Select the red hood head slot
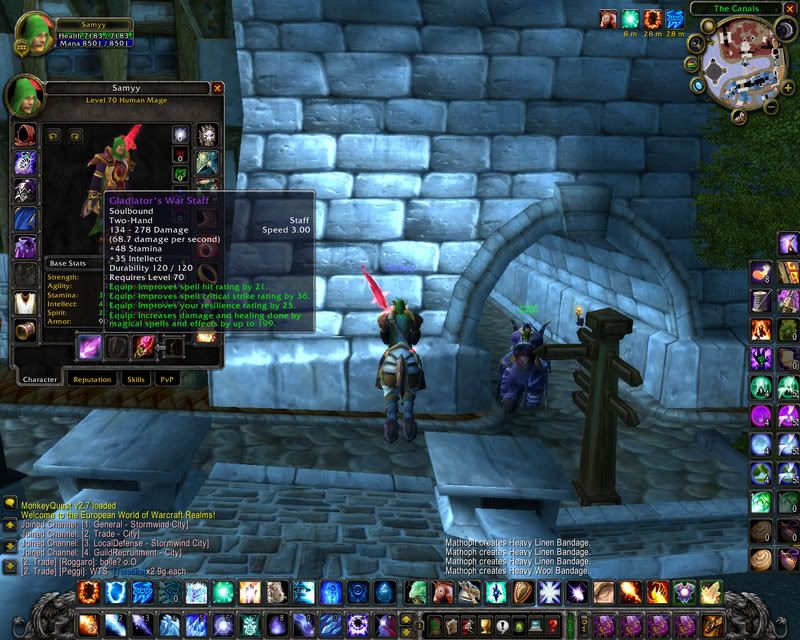 [25, 135]
